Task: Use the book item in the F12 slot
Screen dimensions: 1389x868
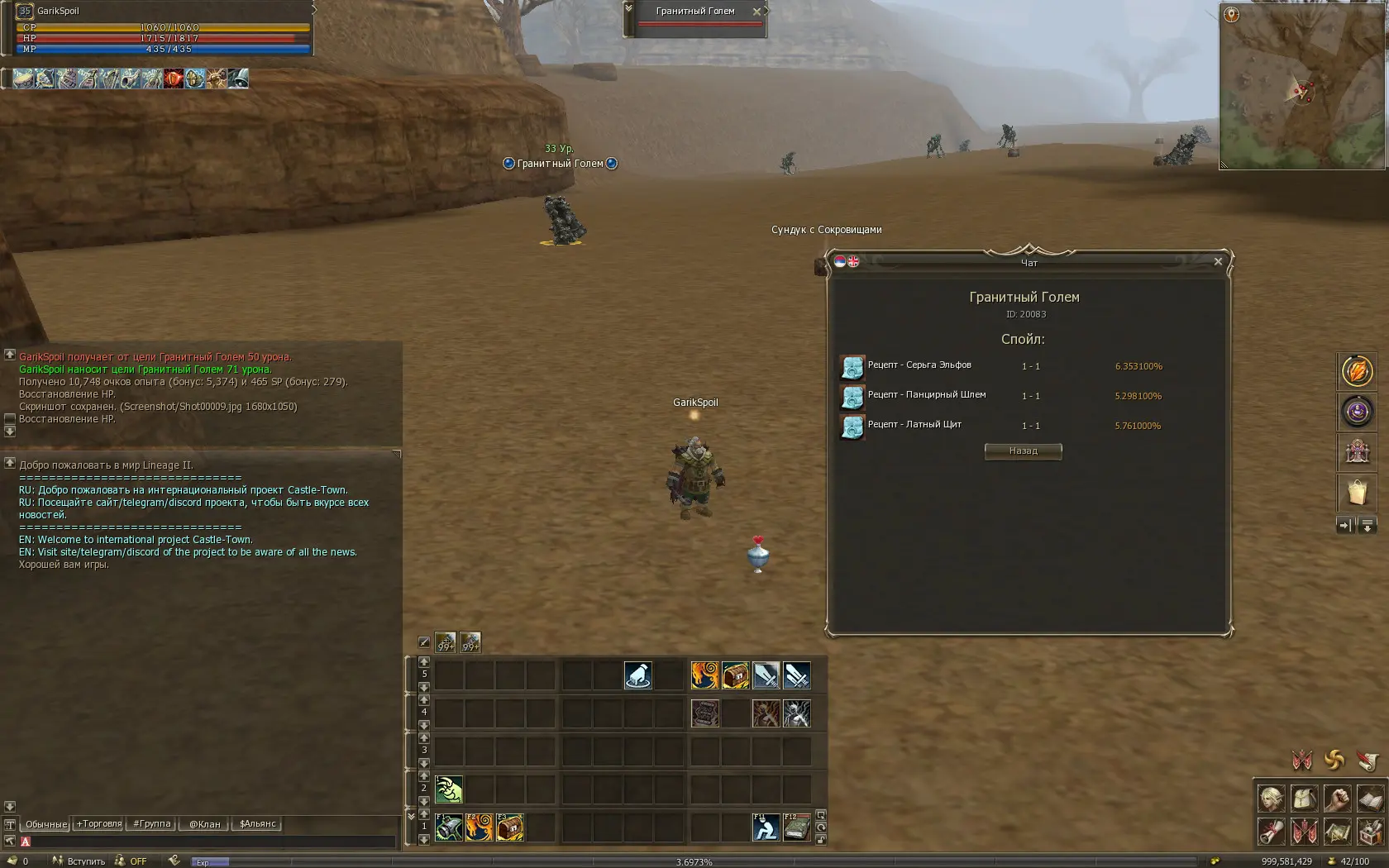Action: [796, 827]
